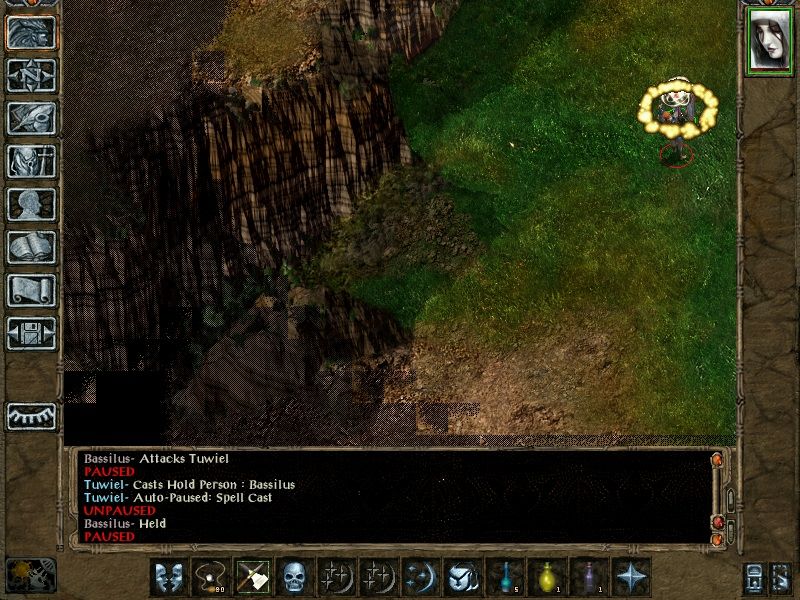The height and width of the screenshot is (600, 800).
Task: Toggle the clock pause button
Action: coord(30,573)
